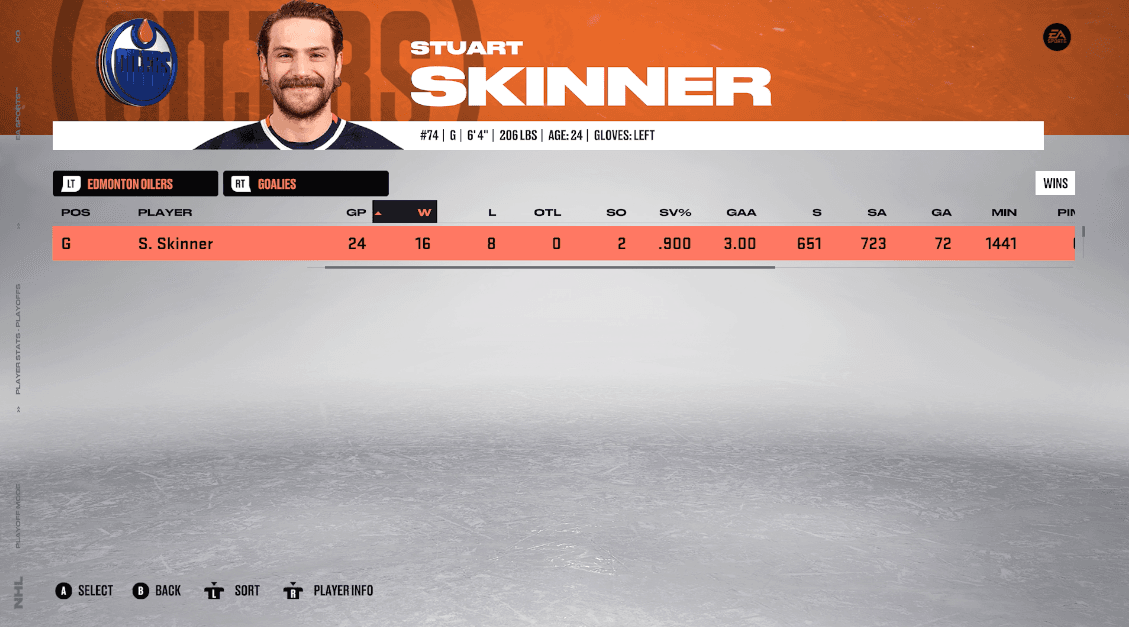The image size is (1129, 627).
Task: Click the Select option in footer
Action: [x=85, y=591]
